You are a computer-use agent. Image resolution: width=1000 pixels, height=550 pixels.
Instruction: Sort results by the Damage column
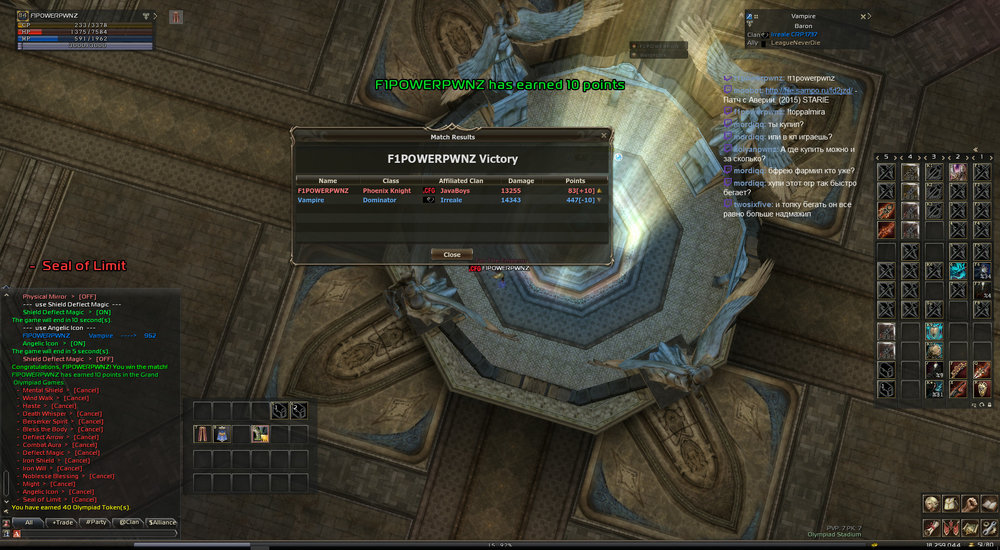tap(521, 181)
